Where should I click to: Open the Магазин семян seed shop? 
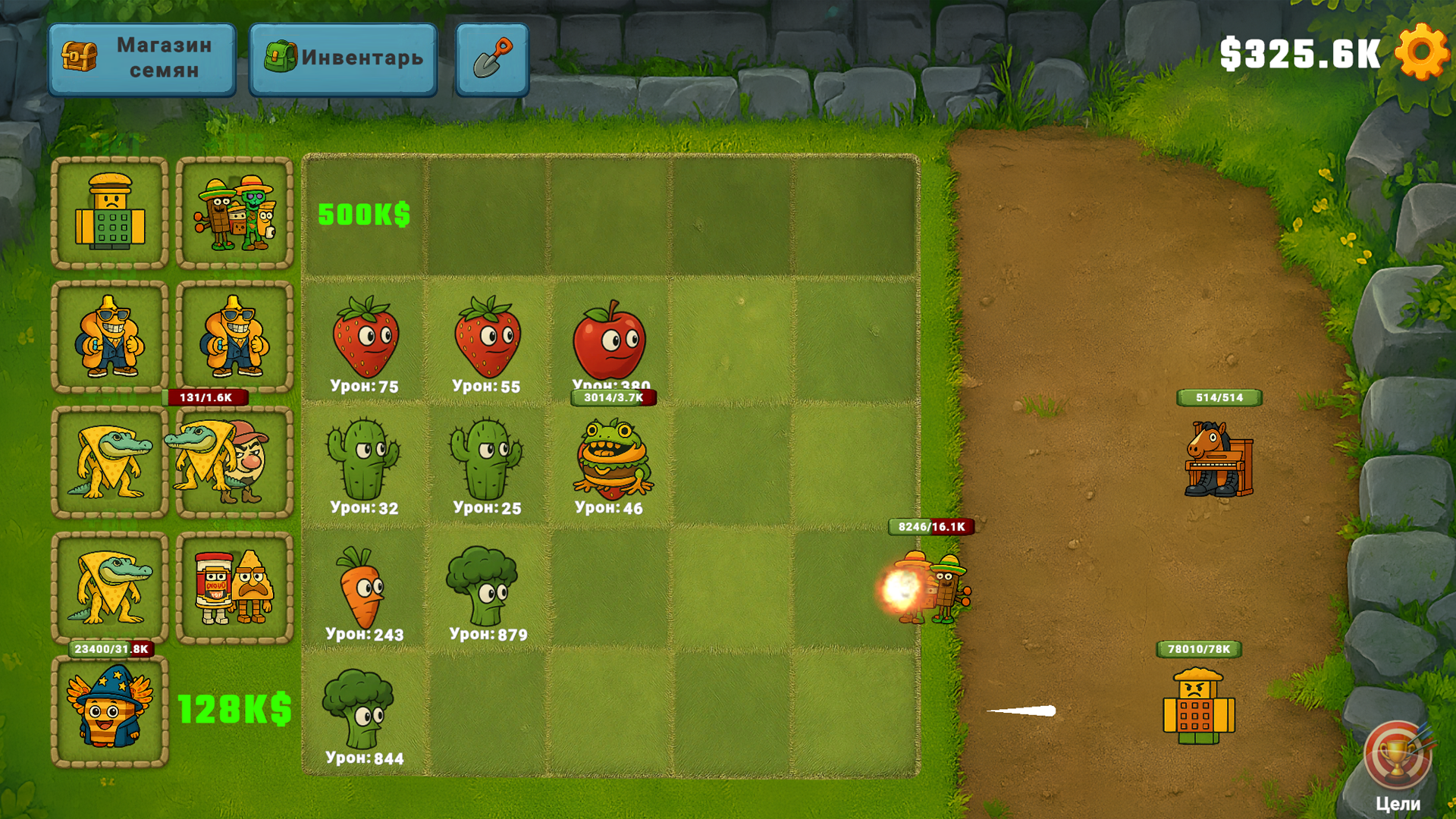[x=142, y=58]
